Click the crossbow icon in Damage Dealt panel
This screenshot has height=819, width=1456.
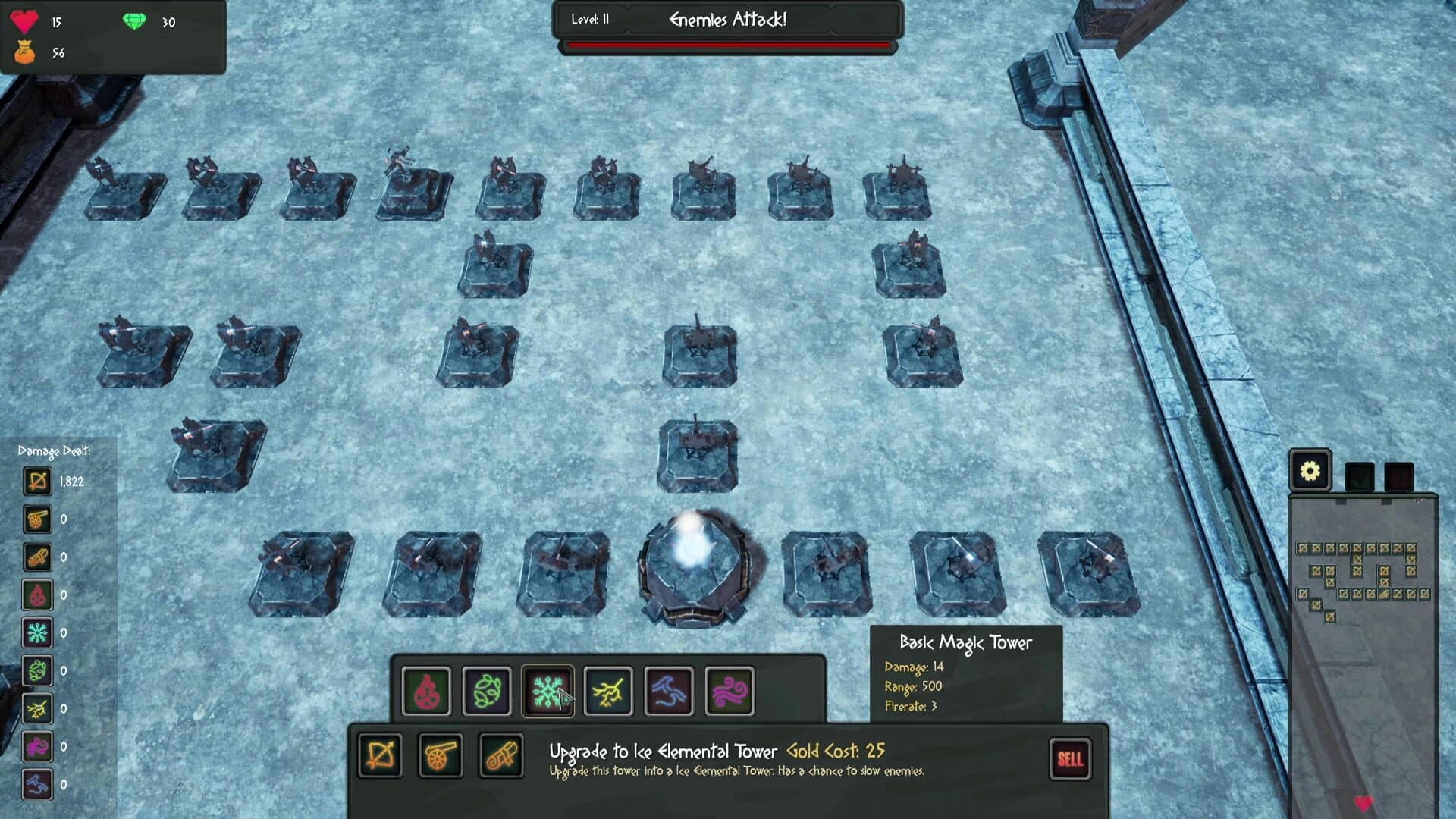pos(37,480)
